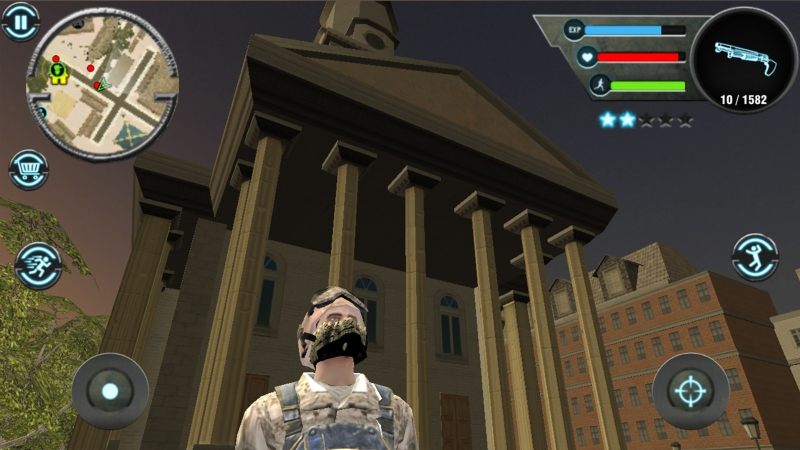
Task: Tap the jump action button
Action: pyautogui.click(x=754, y=259)
